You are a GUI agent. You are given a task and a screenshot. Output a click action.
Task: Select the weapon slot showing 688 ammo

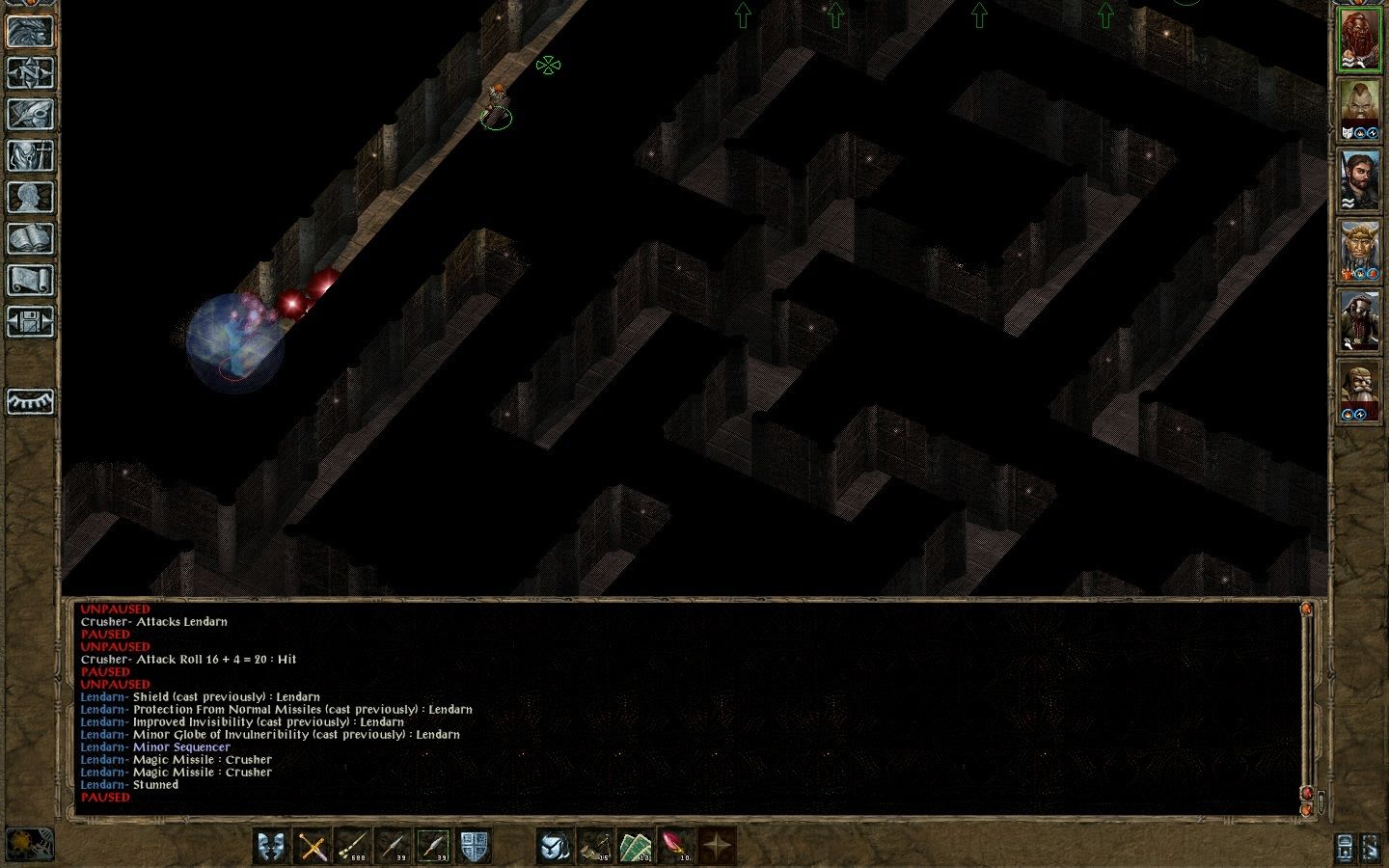[353, 846]
